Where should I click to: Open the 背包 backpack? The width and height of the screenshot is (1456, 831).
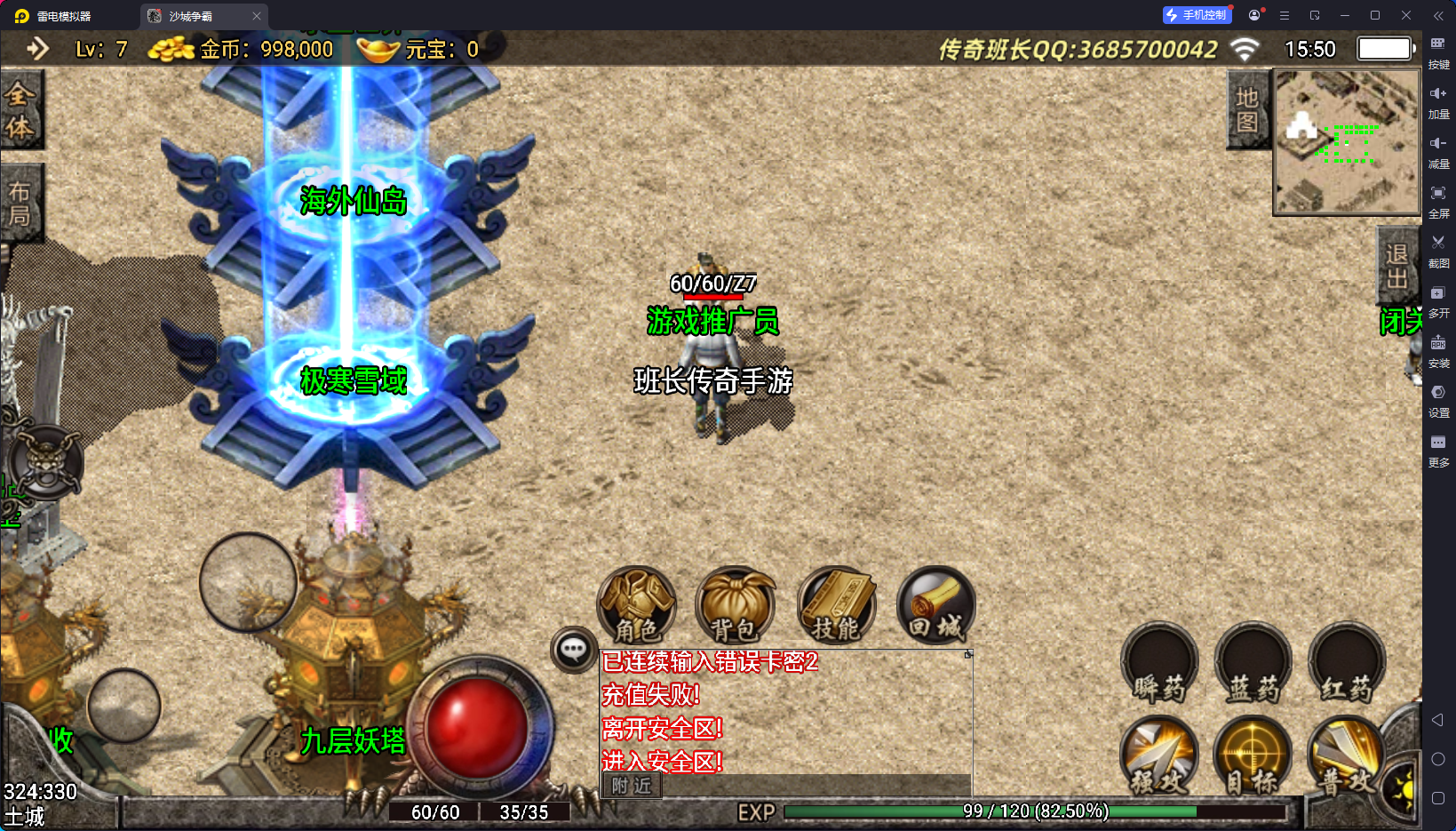[x=735, y=606]
